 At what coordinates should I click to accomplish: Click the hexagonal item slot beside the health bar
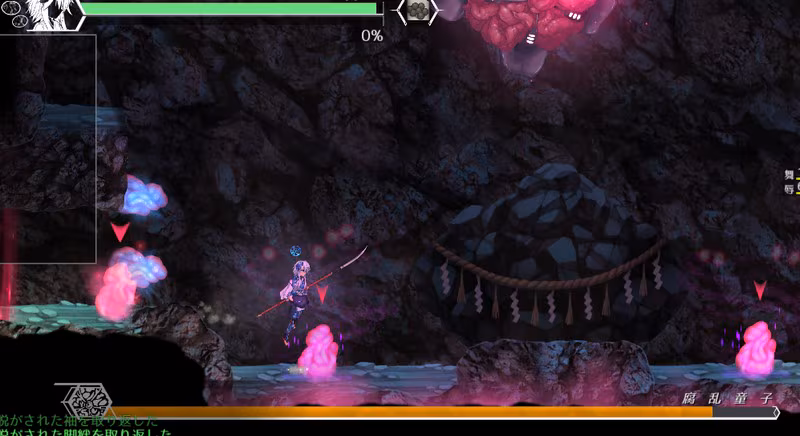click(418, 10)
